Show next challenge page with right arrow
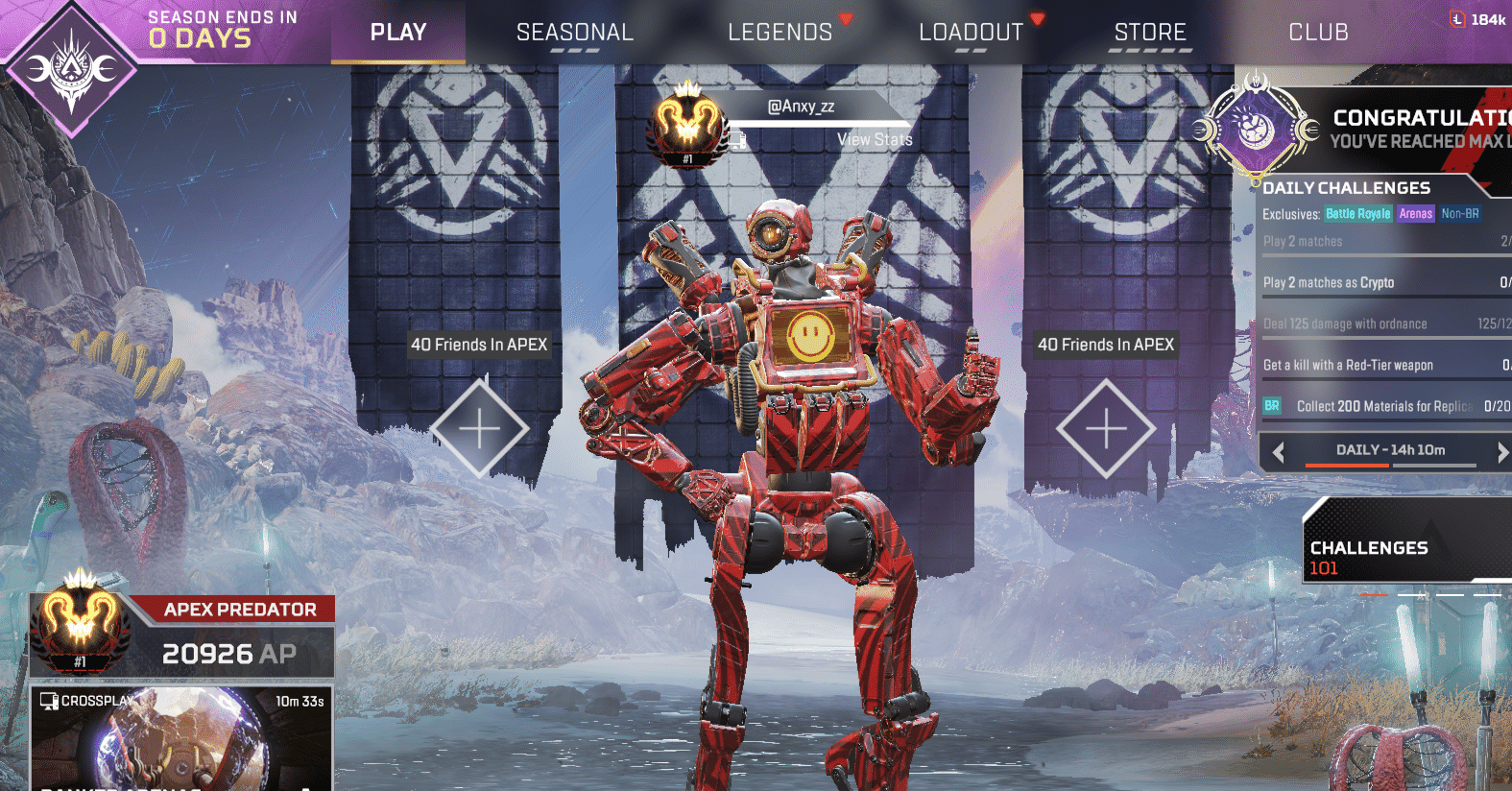Viewport: 1512px width, 791px height. coord(1501,451)
